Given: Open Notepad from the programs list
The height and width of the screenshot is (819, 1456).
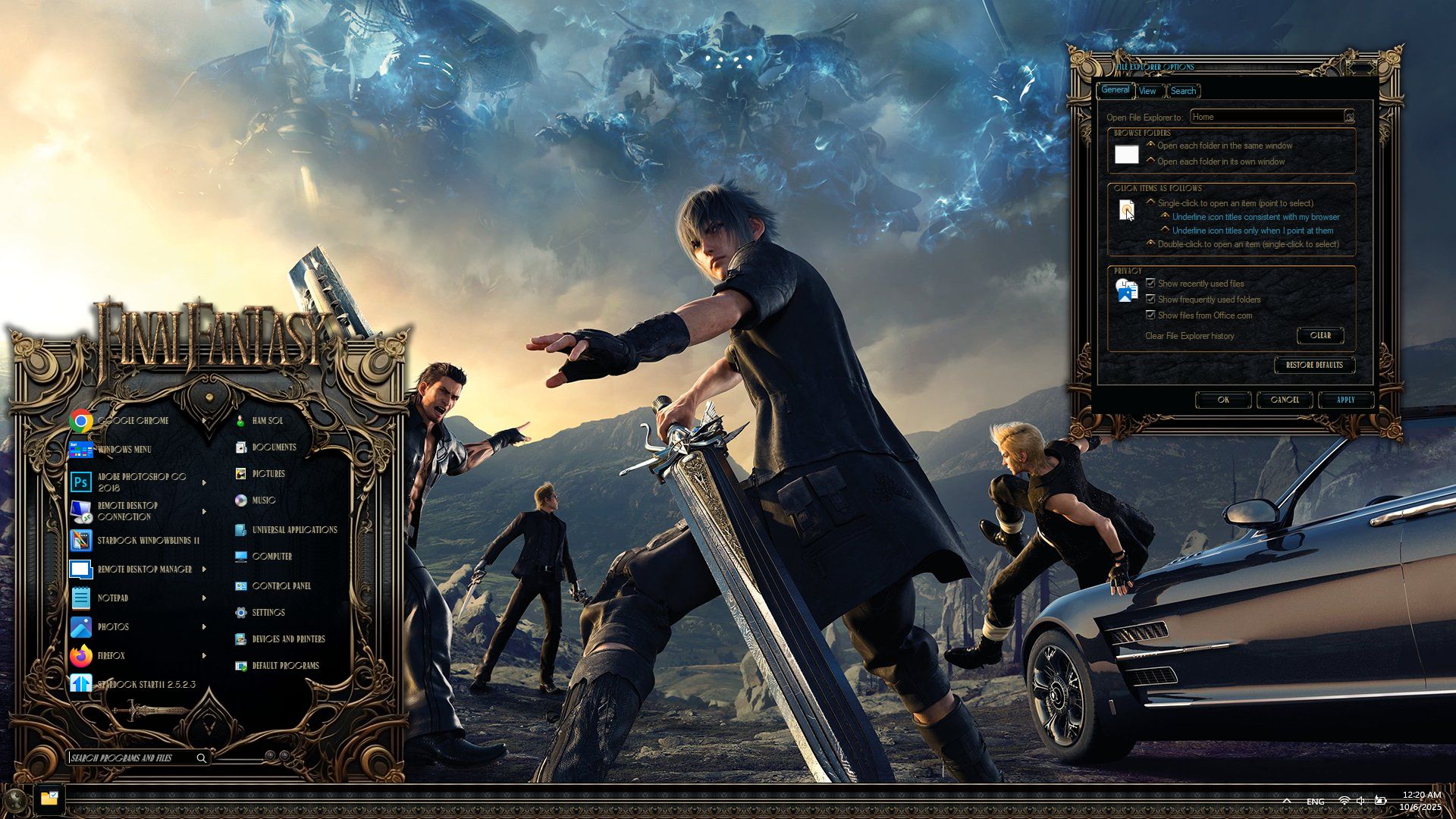Looking at the screenshot, I should tap(112, 598).
